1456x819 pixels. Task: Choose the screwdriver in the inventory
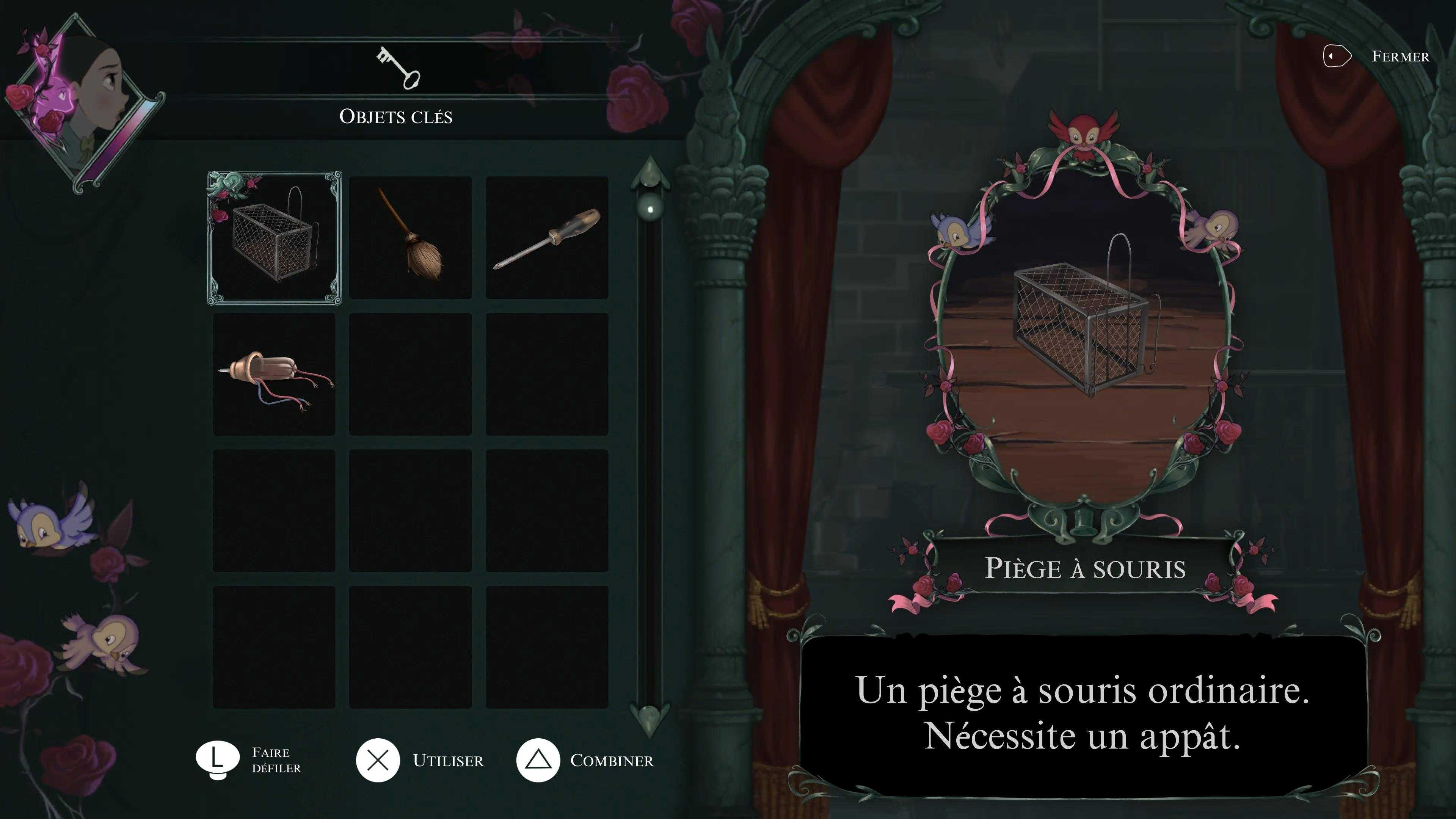(546, 238)
